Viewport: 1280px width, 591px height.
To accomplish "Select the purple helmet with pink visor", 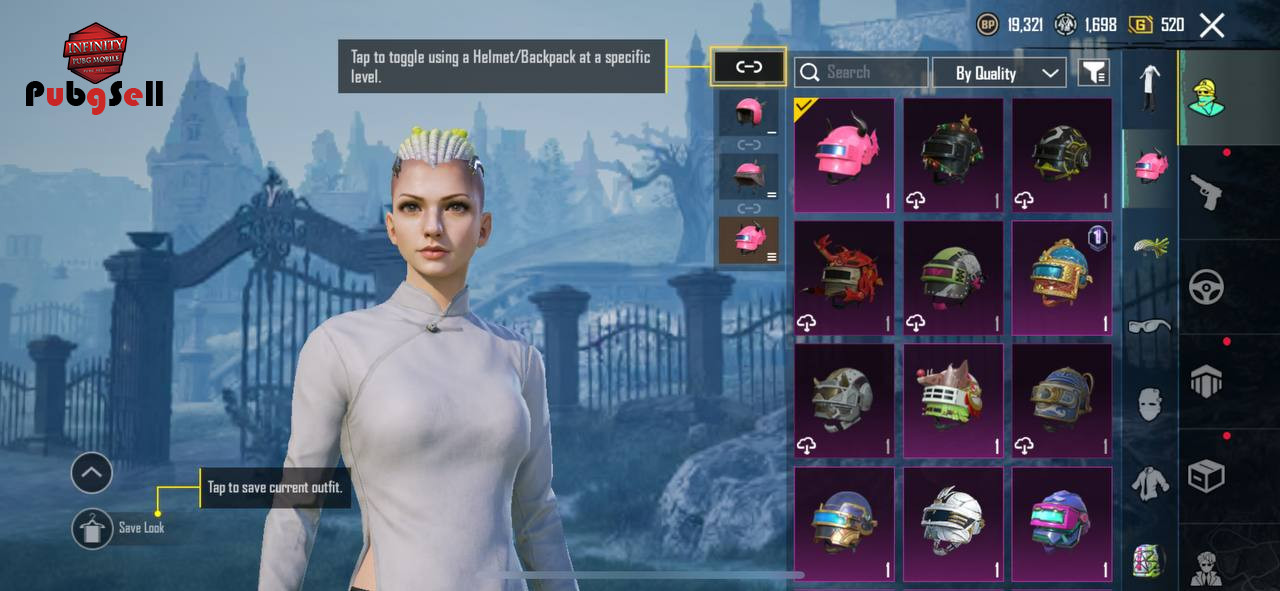I will click(1062, 523).
